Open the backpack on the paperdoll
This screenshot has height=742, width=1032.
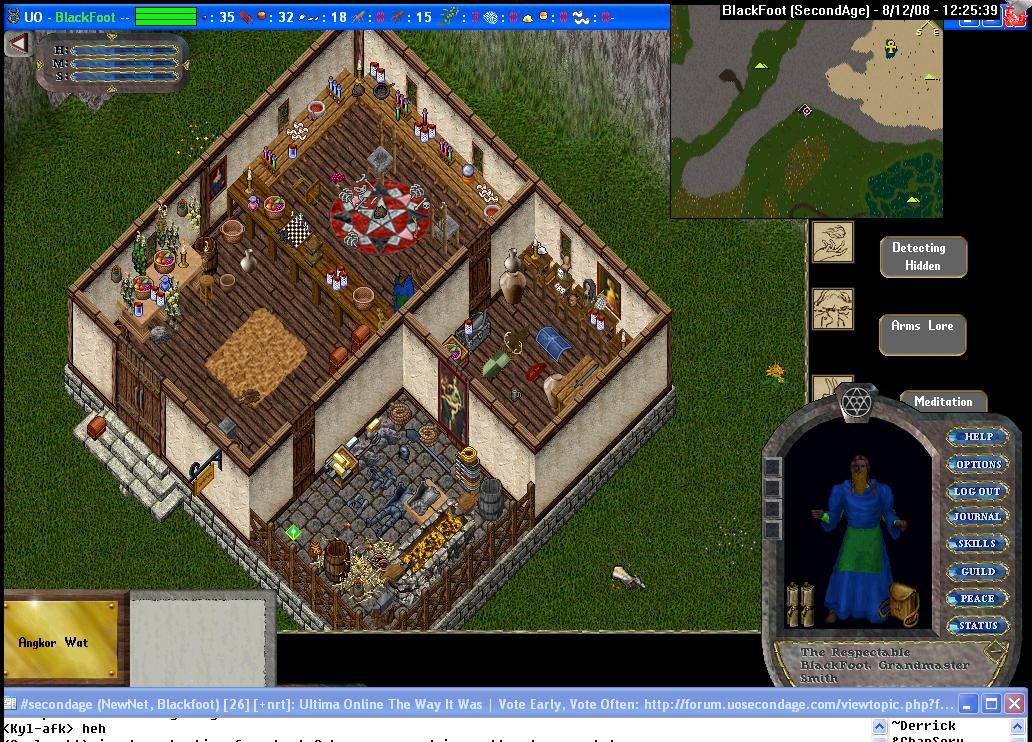[897, 603]
